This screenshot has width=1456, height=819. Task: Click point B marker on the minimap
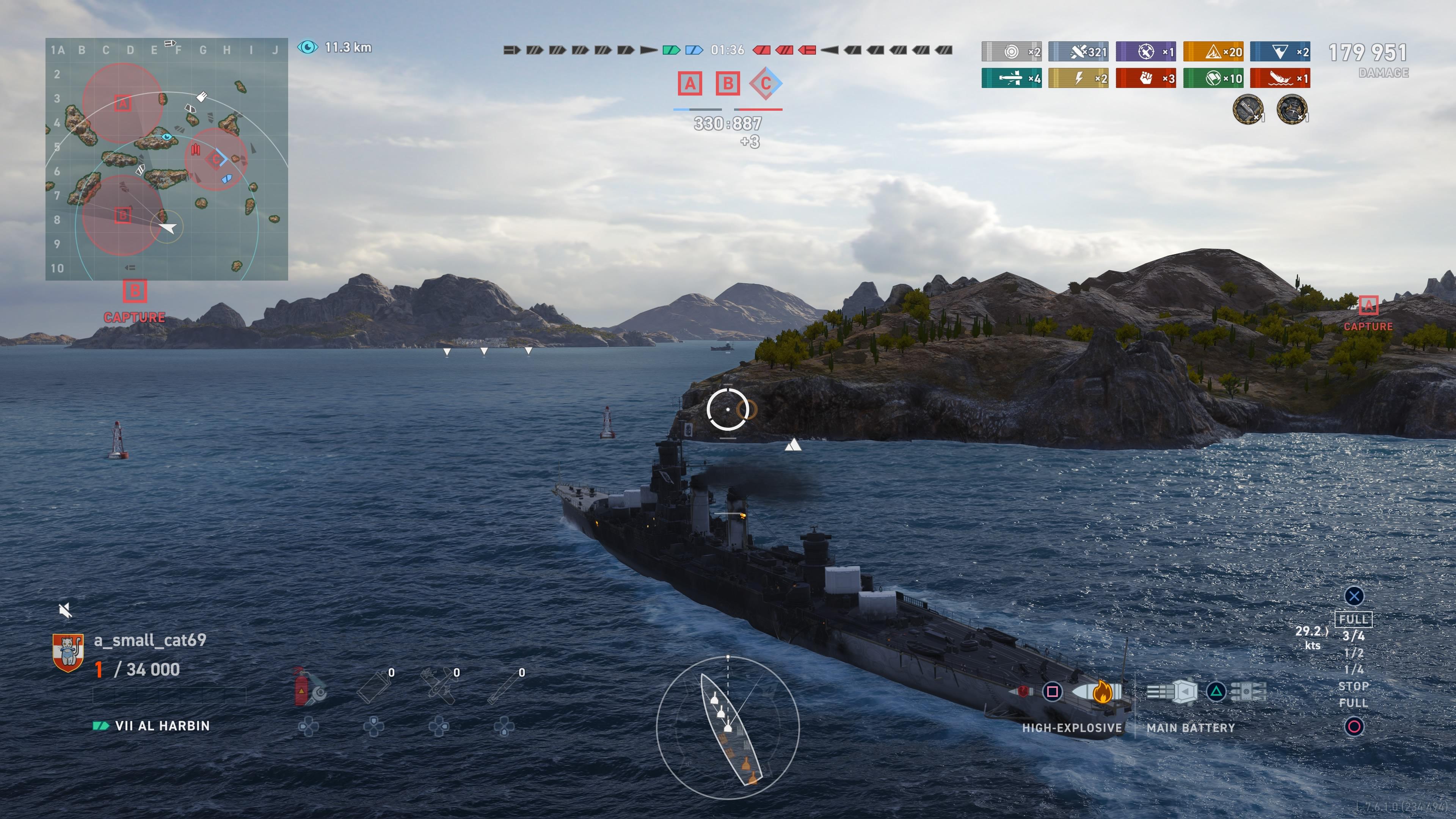122,215
